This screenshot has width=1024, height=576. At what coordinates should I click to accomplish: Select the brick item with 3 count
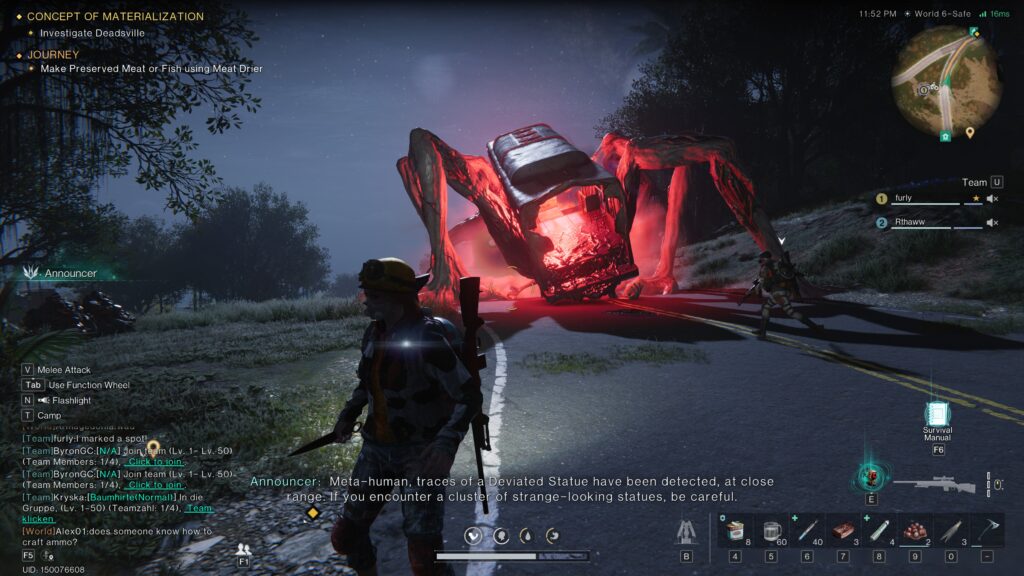click(843, 530)
